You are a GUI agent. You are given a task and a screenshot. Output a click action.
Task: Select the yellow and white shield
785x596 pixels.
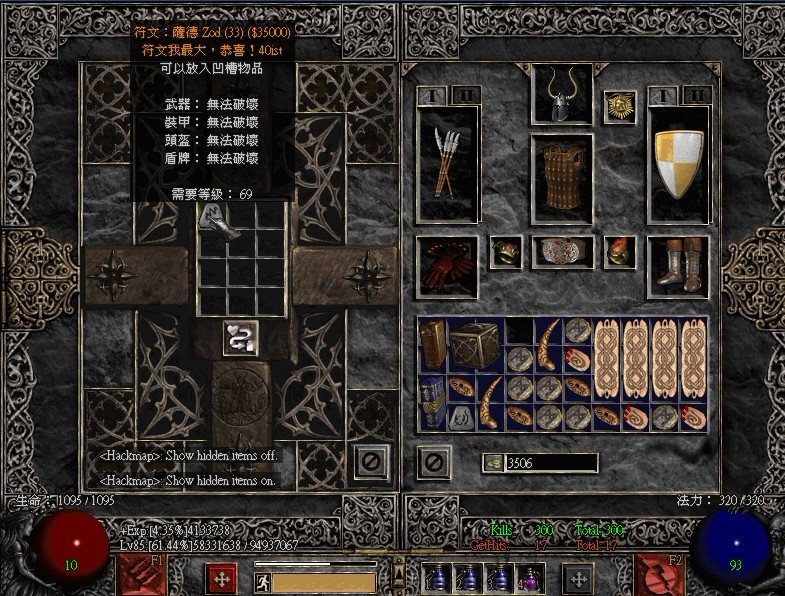coord(679,163)
